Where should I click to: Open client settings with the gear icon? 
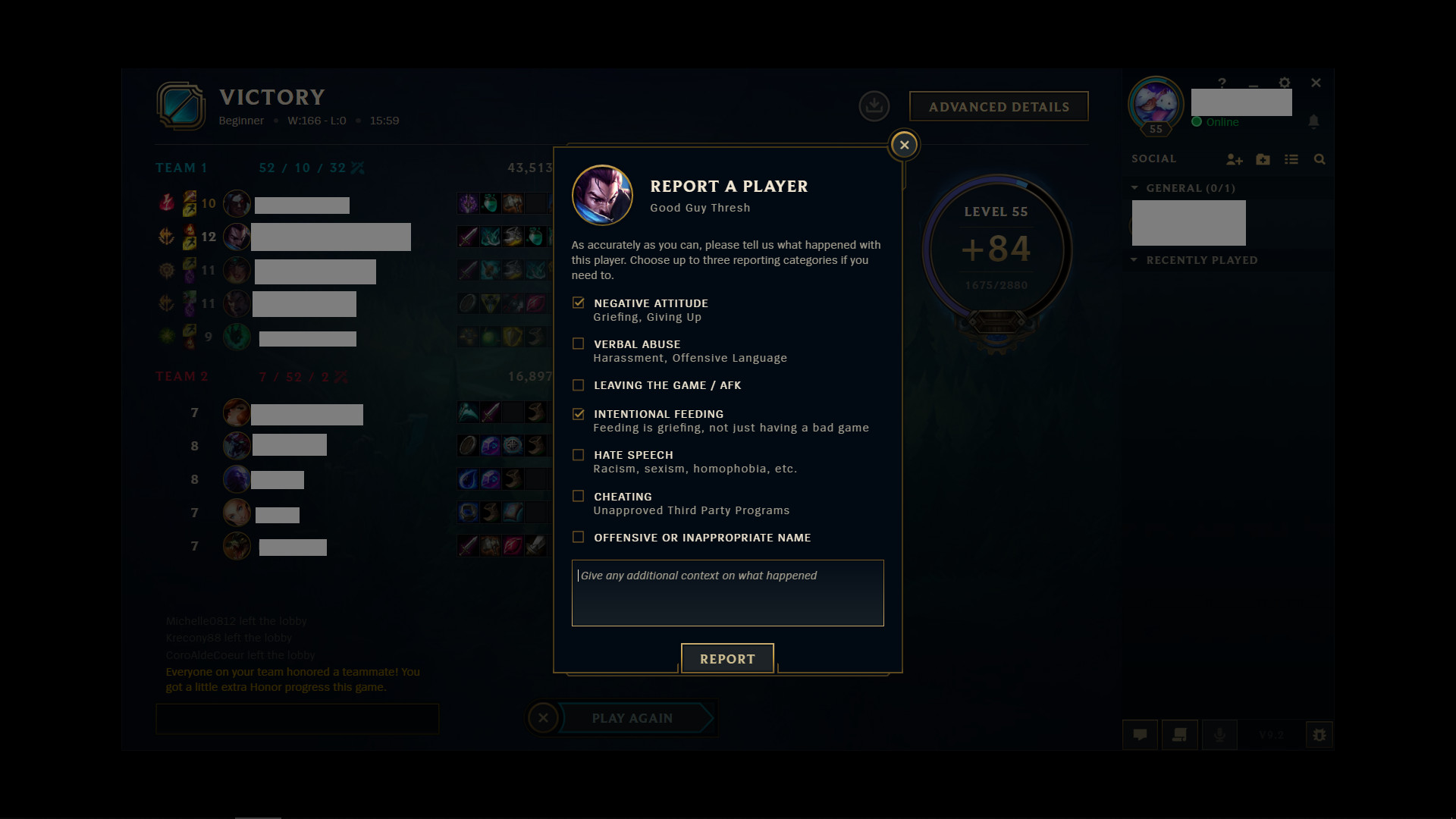click(1285, 83)
